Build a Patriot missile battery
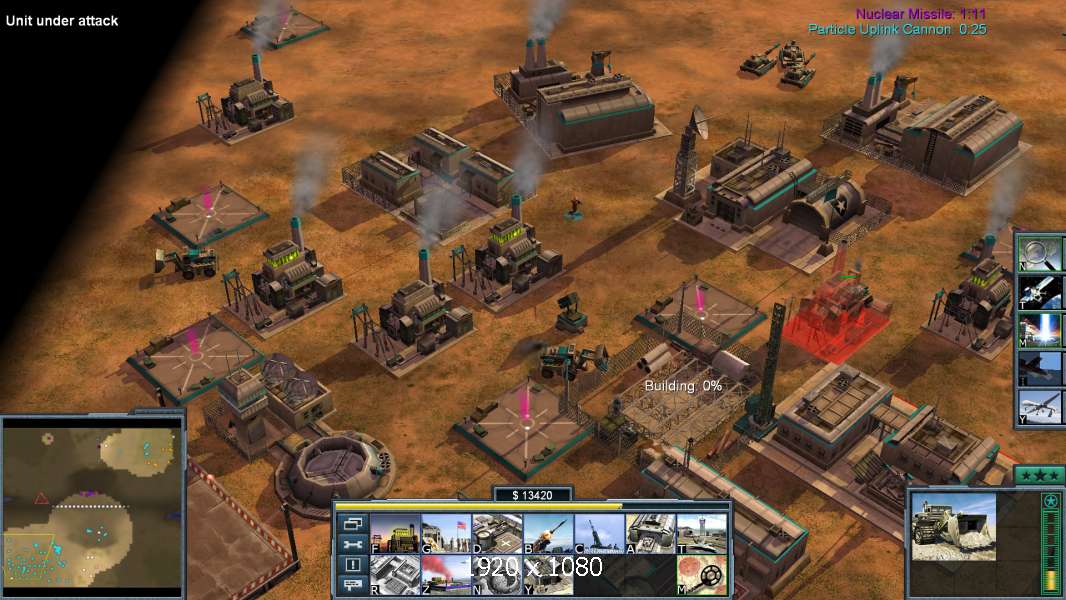 [x=548, y=534]
